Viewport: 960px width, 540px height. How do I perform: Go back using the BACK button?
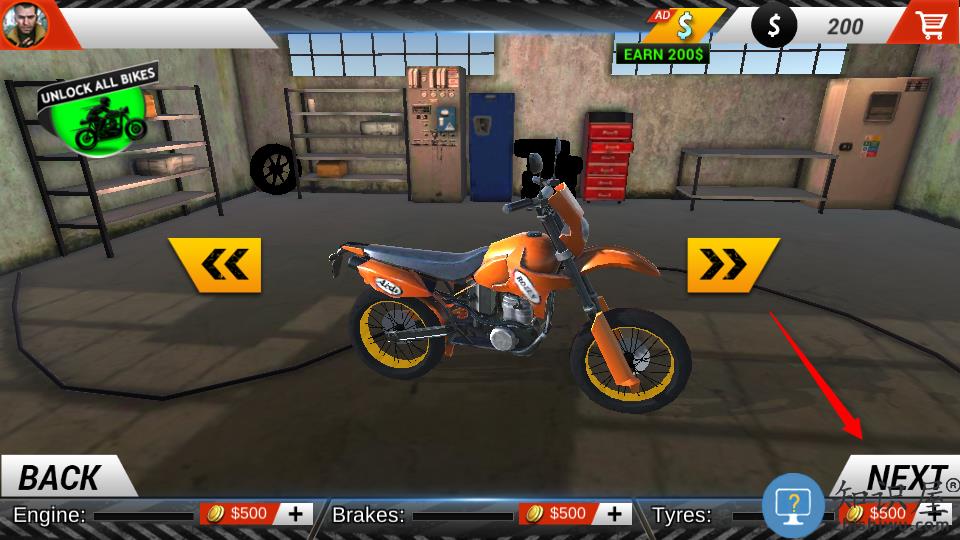(x=60, y=478)
